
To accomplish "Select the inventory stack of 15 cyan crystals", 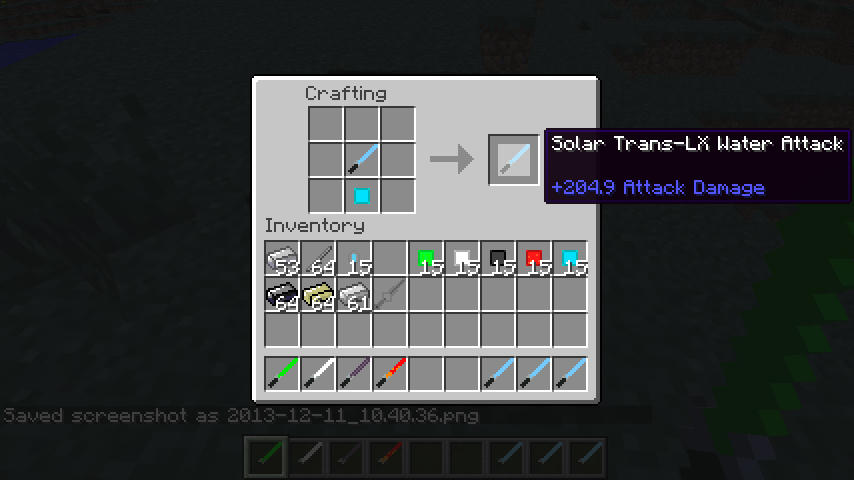I will click(571, 259).
